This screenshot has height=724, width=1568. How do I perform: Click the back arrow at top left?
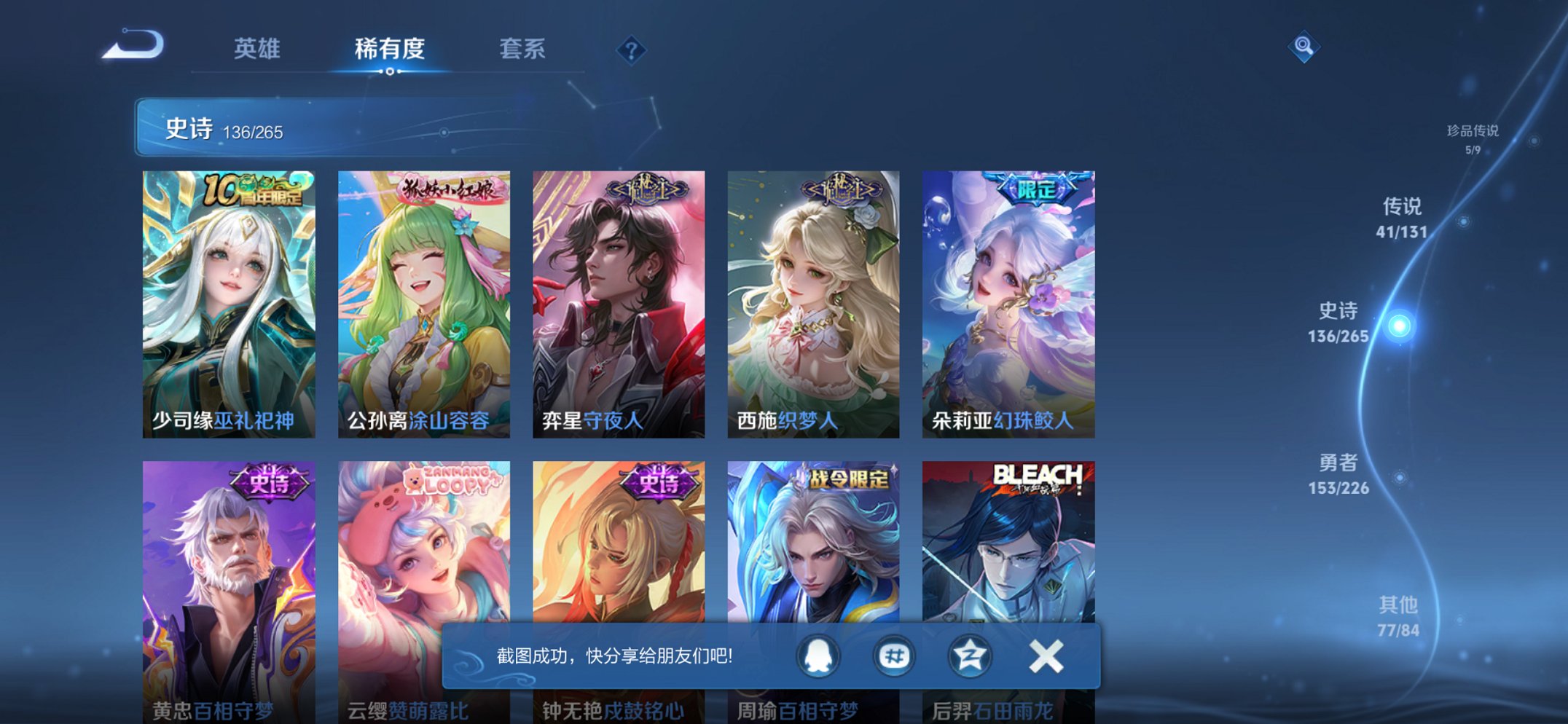point(134,46)
